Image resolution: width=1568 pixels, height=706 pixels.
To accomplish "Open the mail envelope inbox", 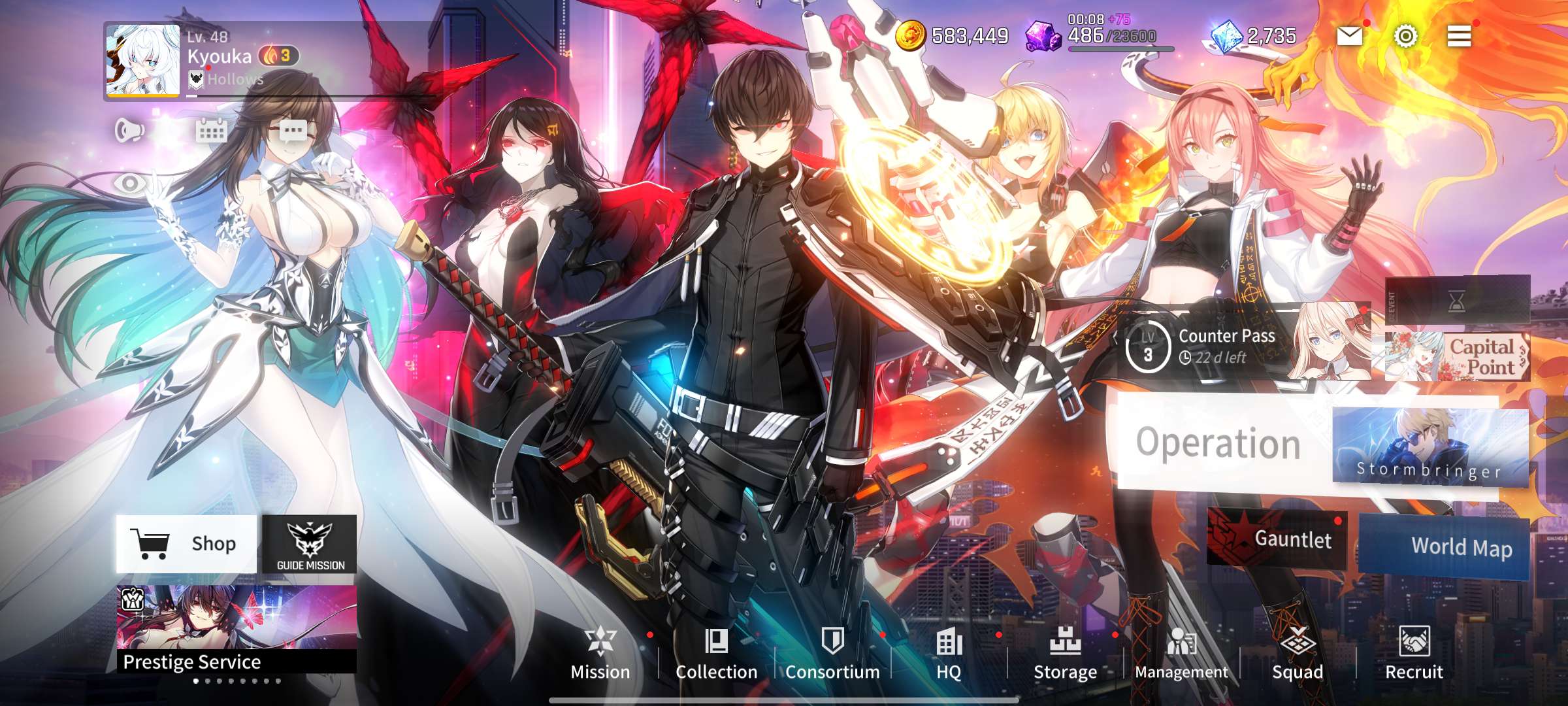I will [1349, 36].
